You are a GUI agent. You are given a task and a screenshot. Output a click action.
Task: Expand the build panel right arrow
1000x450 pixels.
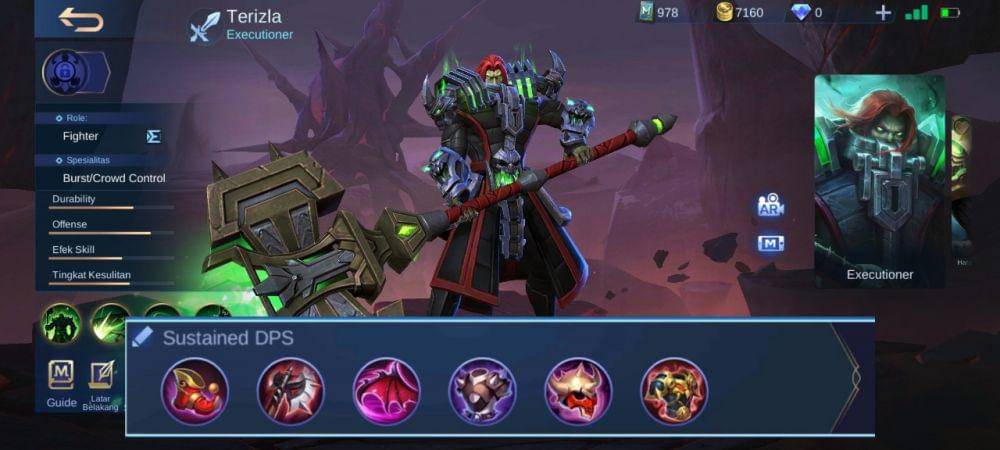click(x=855, y=378)
